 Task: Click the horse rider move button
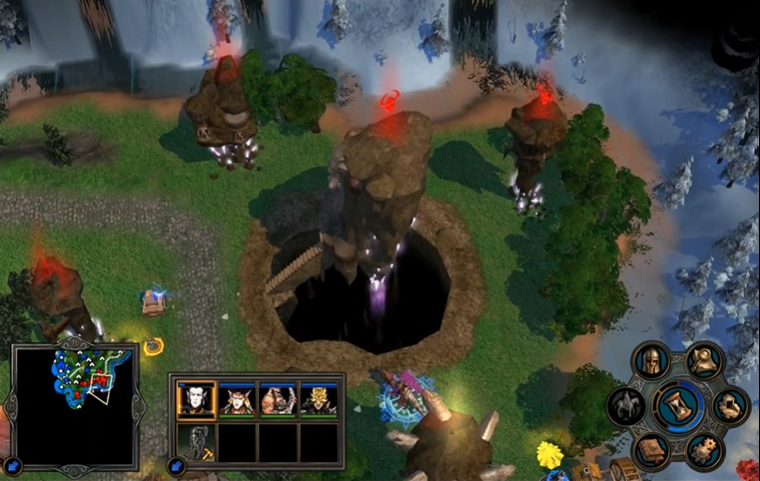pos(627,405)
